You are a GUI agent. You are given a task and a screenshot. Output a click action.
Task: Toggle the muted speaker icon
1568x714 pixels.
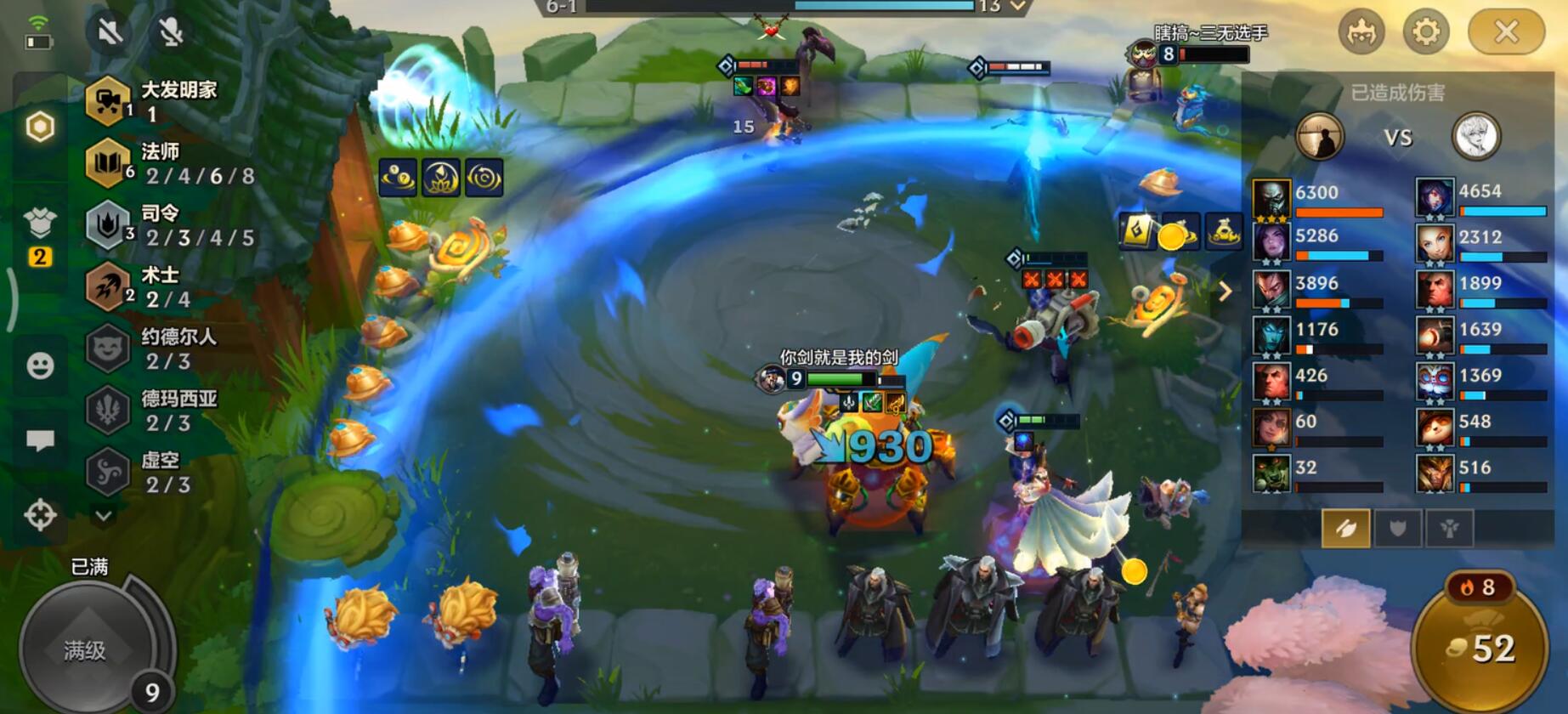coord(110,32)
